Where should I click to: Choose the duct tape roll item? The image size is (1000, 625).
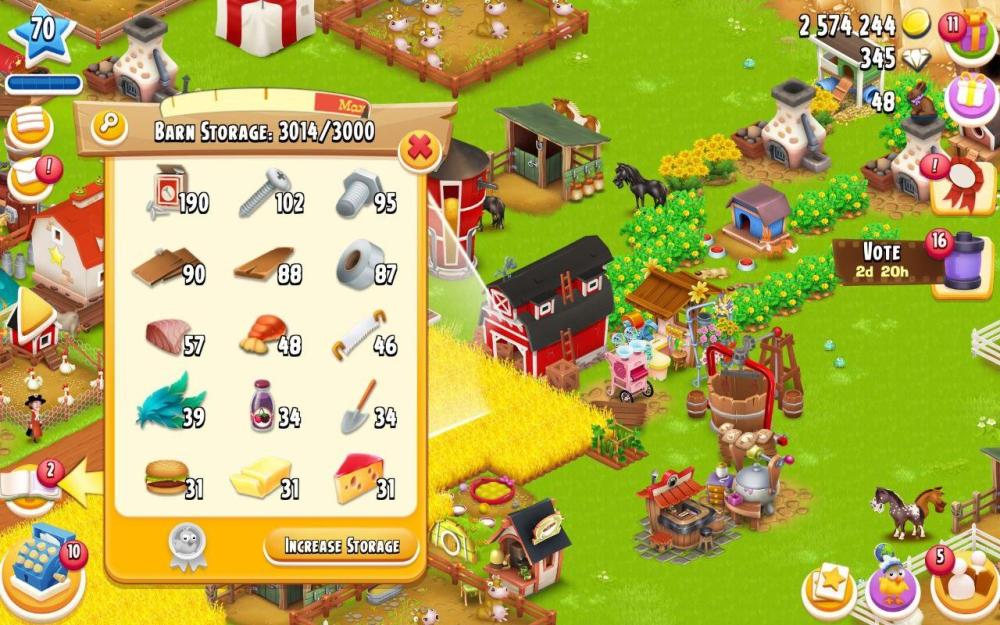[x=361, y=265]
